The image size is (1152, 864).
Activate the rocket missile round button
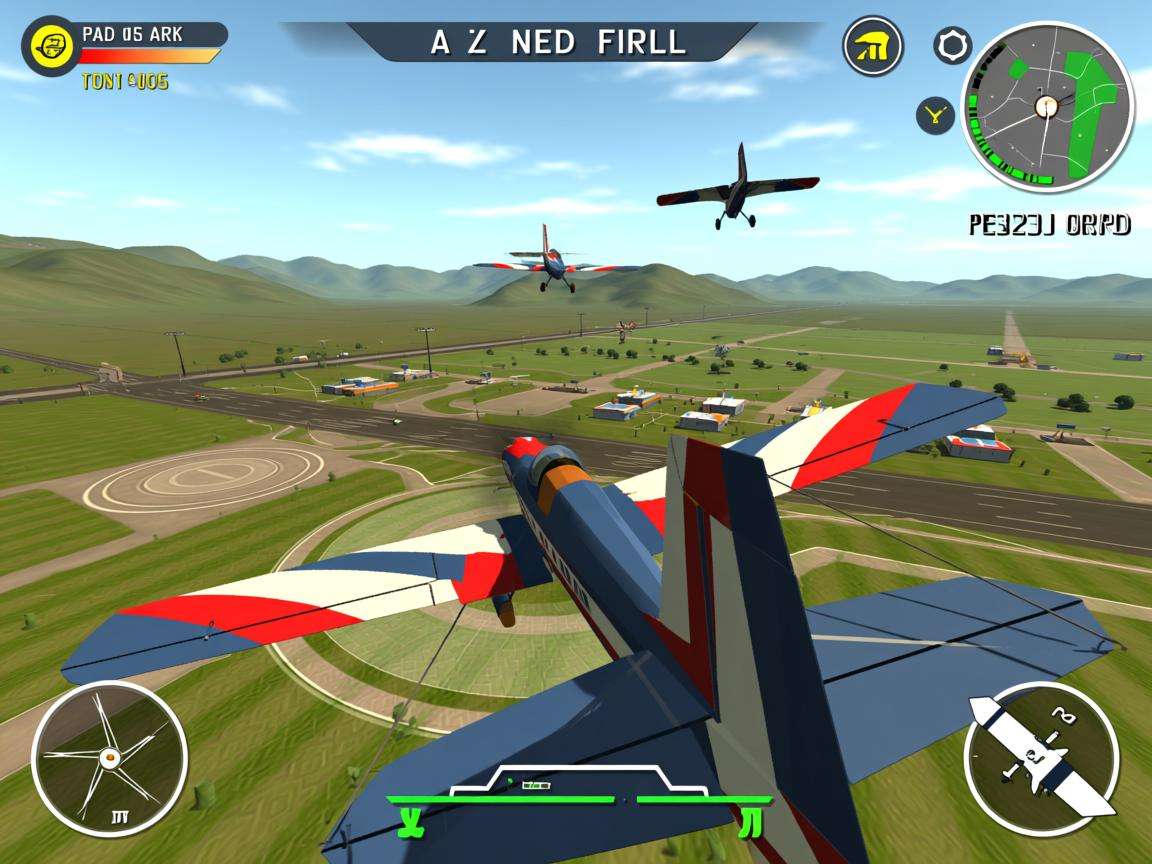pos(1041,759)
